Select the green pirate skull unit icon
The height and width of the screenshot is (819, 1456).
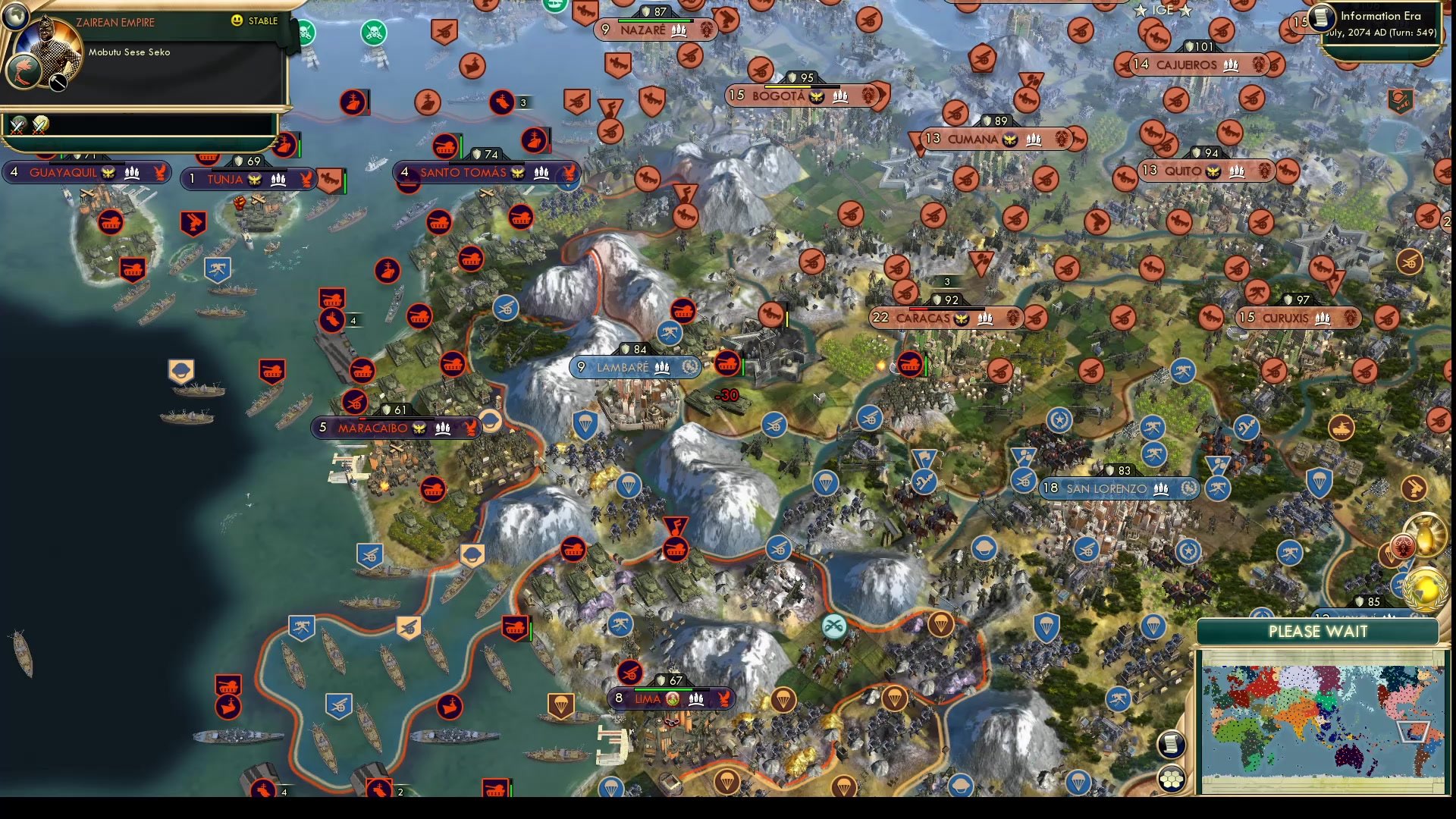372,31
